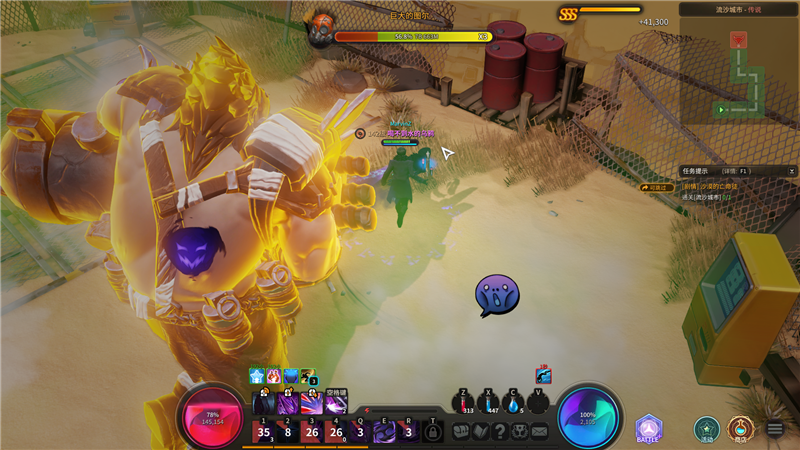Click the locked skill slot T

coord(432,431)
